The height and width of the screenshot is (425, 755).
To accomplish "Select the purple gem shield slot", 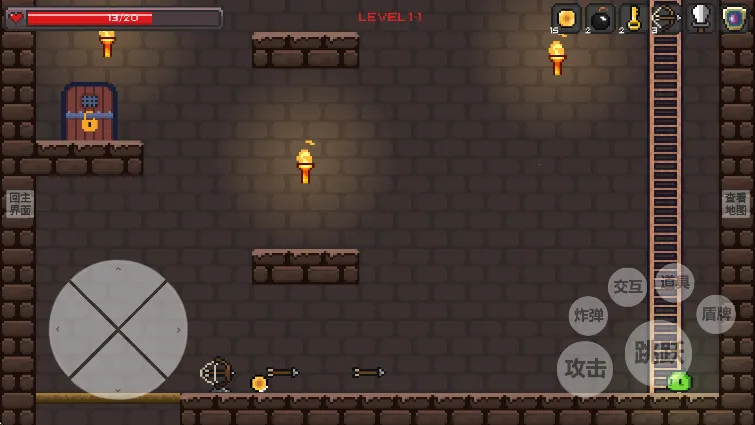I will [734, 18].
